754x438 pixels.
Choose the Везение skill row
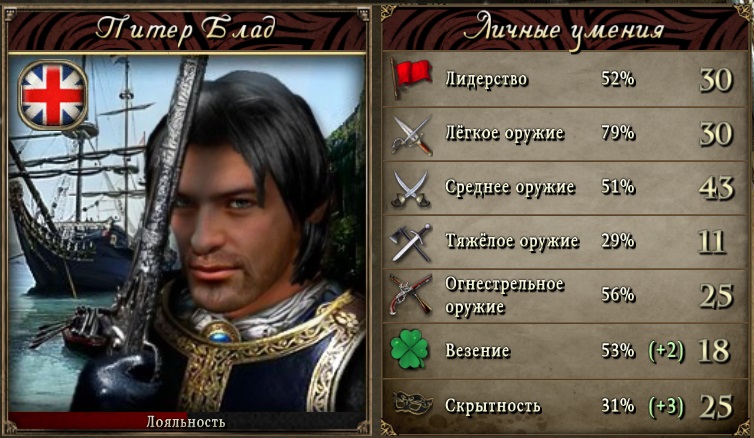point(566,350)
